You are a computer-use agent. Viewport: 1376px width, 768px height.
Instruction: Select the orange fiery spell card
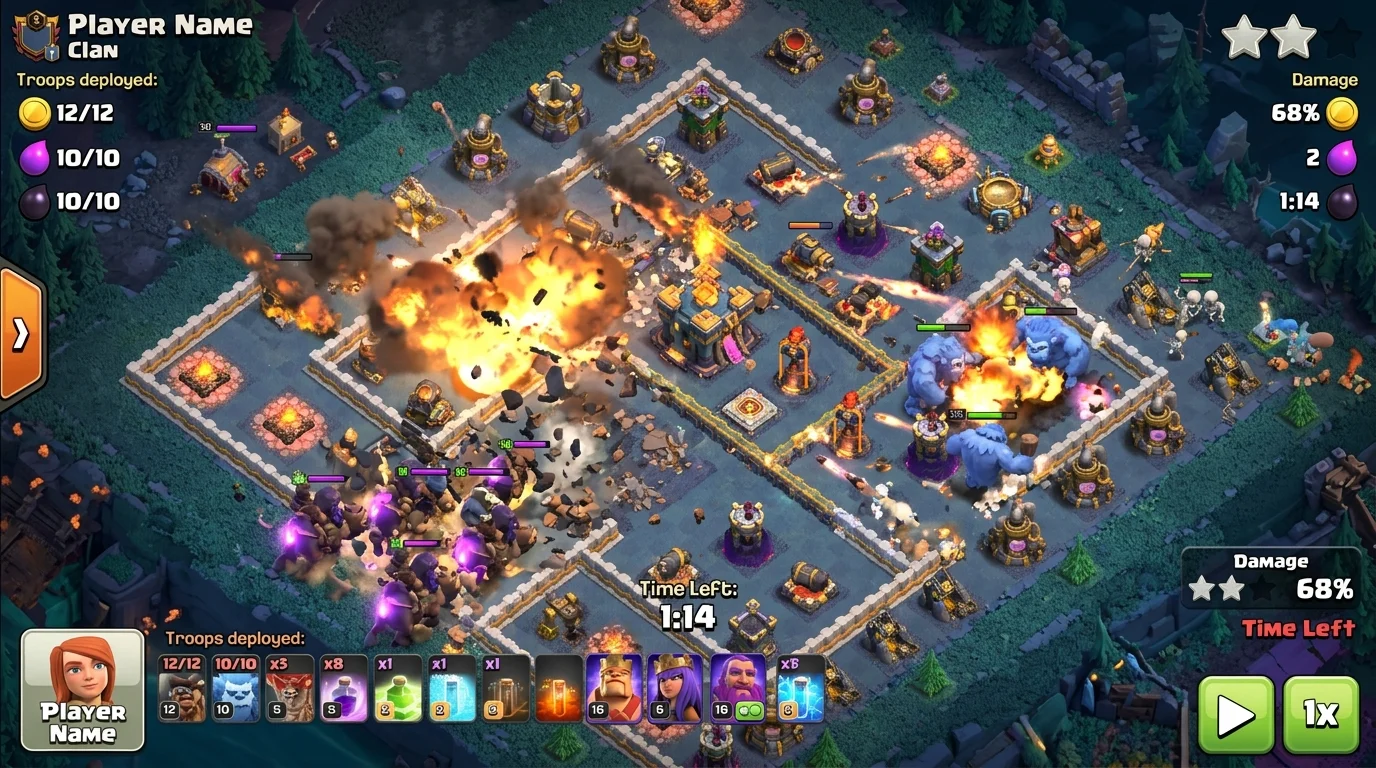[x=559, y=688]
